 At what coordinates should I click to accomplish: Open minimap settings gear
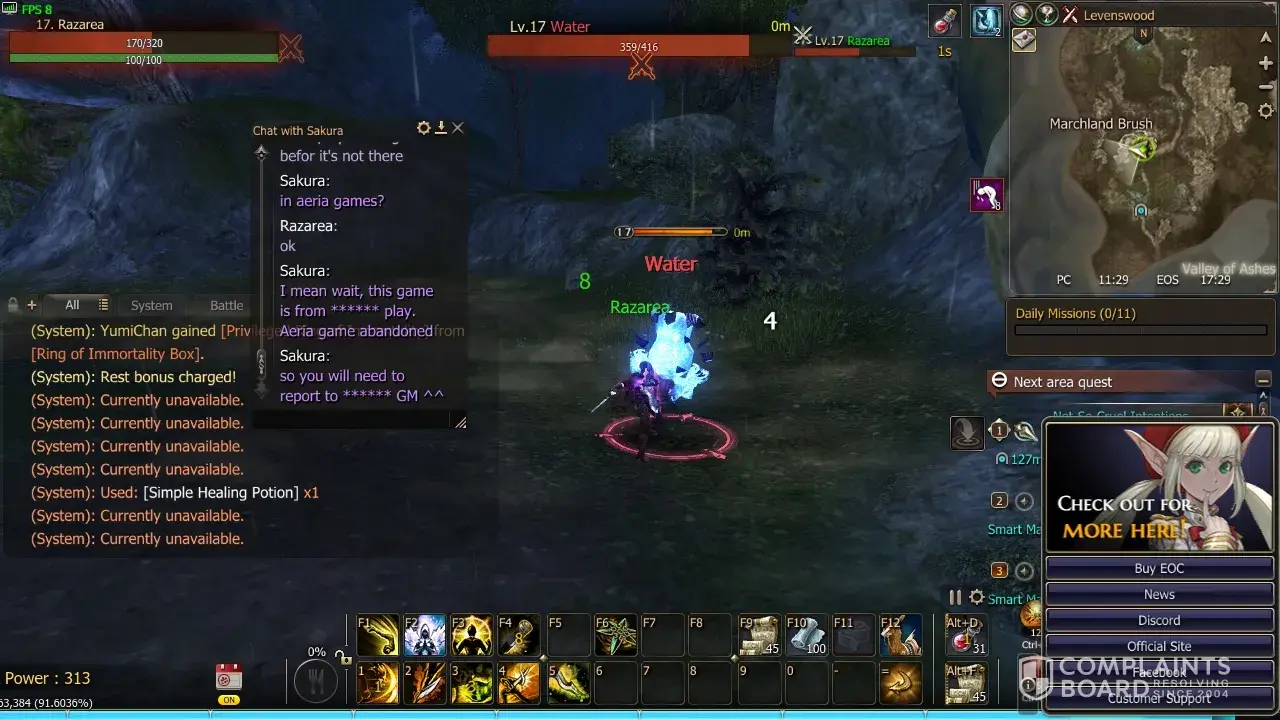click(x=1266, y=111)
